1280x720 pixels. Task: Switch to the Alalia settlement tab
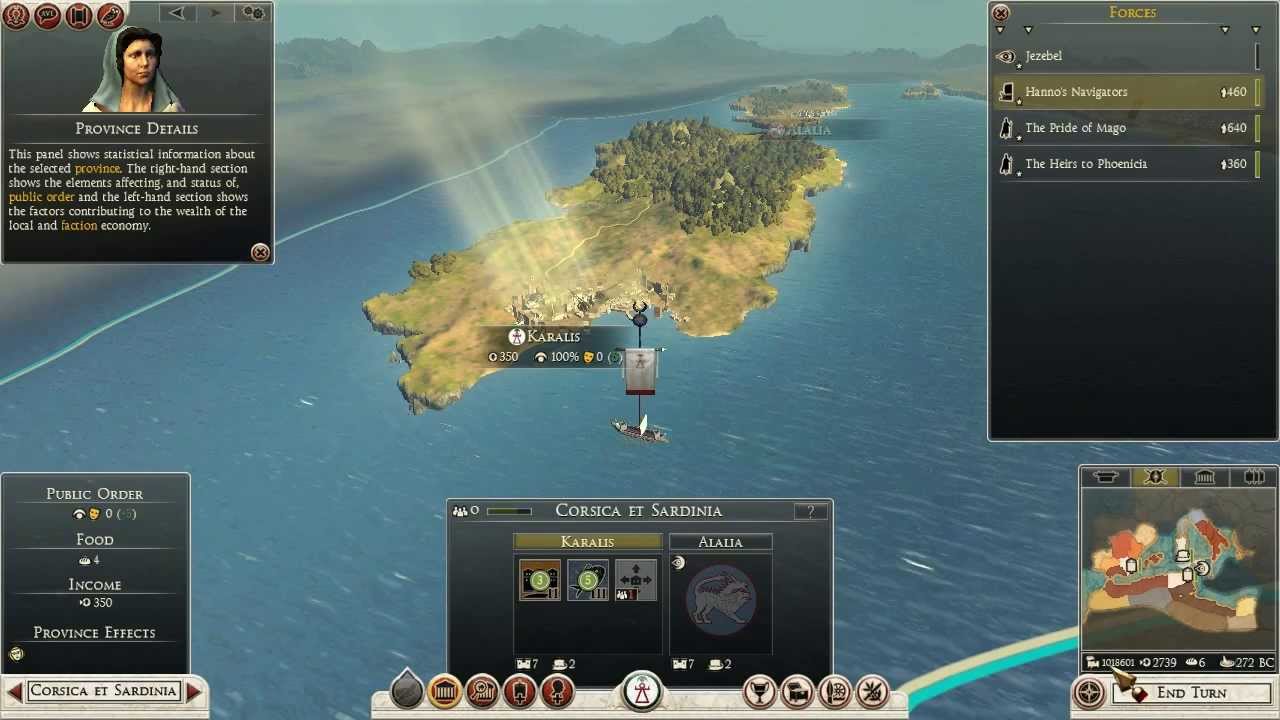pos(721,541)
